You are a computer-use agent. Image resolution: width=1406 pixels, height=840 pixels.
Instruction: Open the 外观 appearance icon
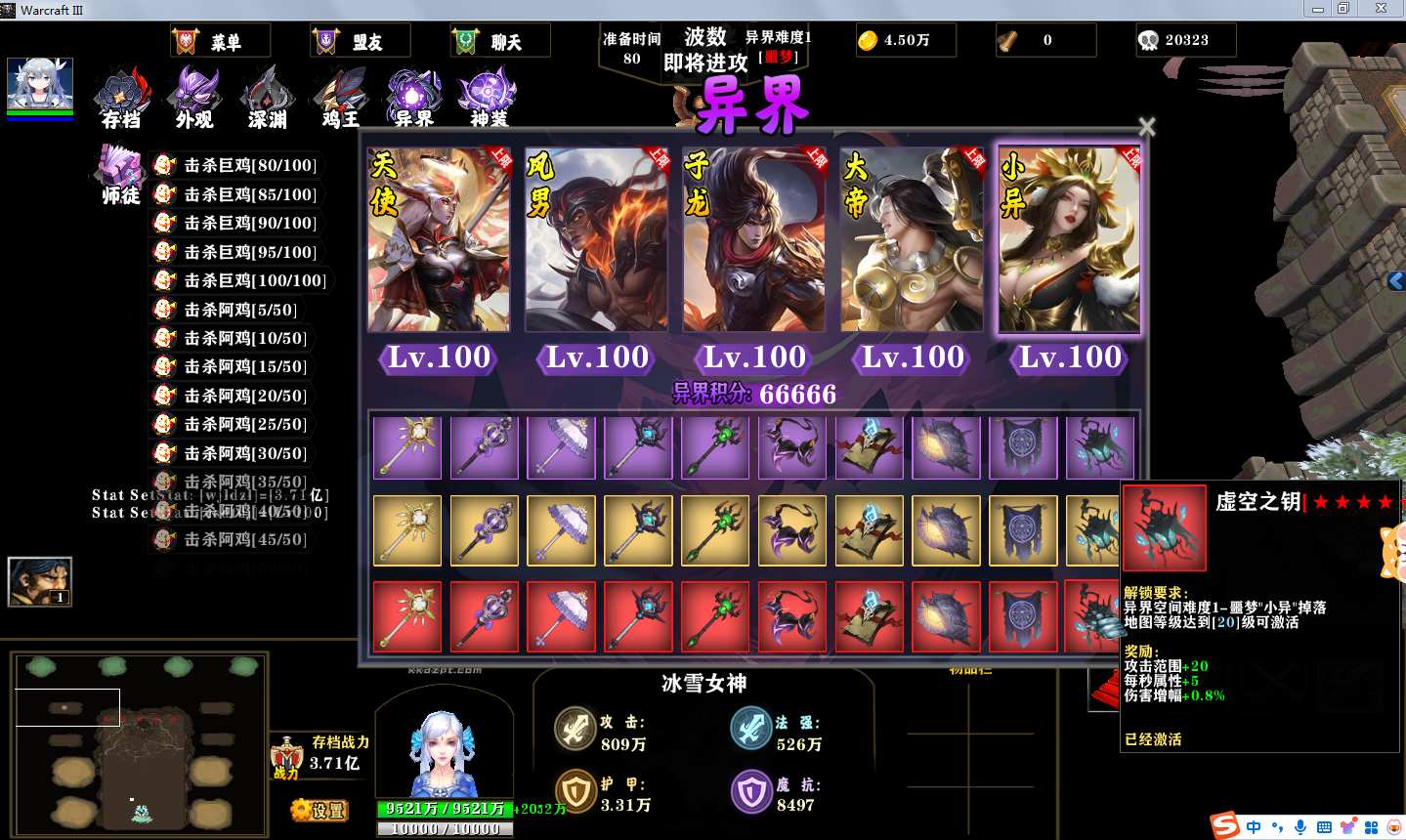[193, 99]
